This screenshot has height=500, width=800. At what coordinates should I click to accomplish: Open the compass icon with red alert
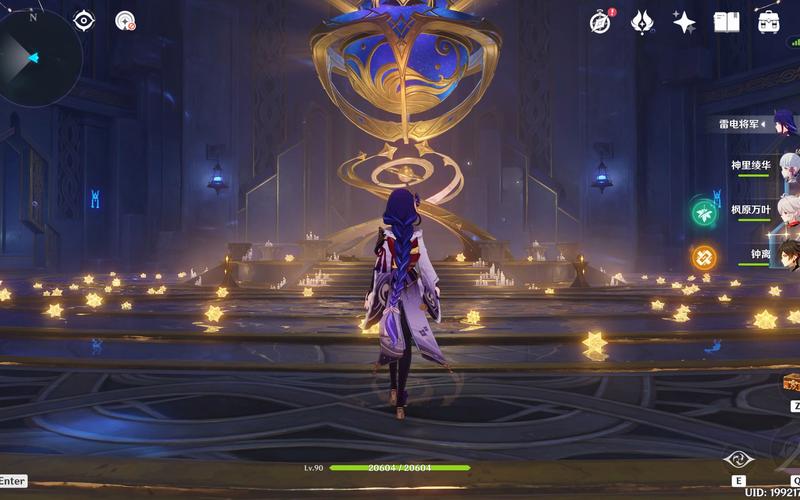pos(600,22)
